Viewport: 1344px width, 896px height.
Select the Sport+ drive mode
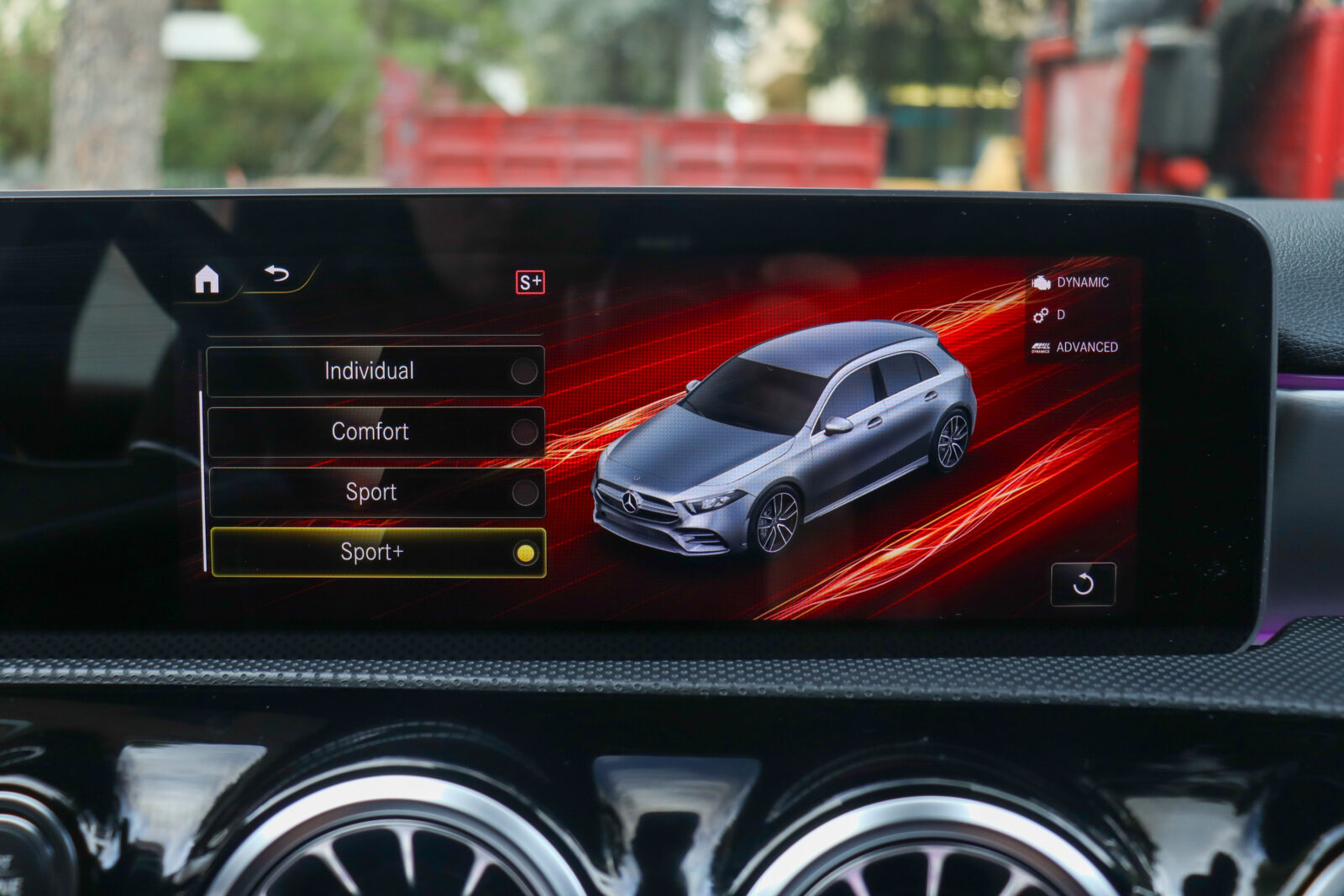click(x=377, y=553)
